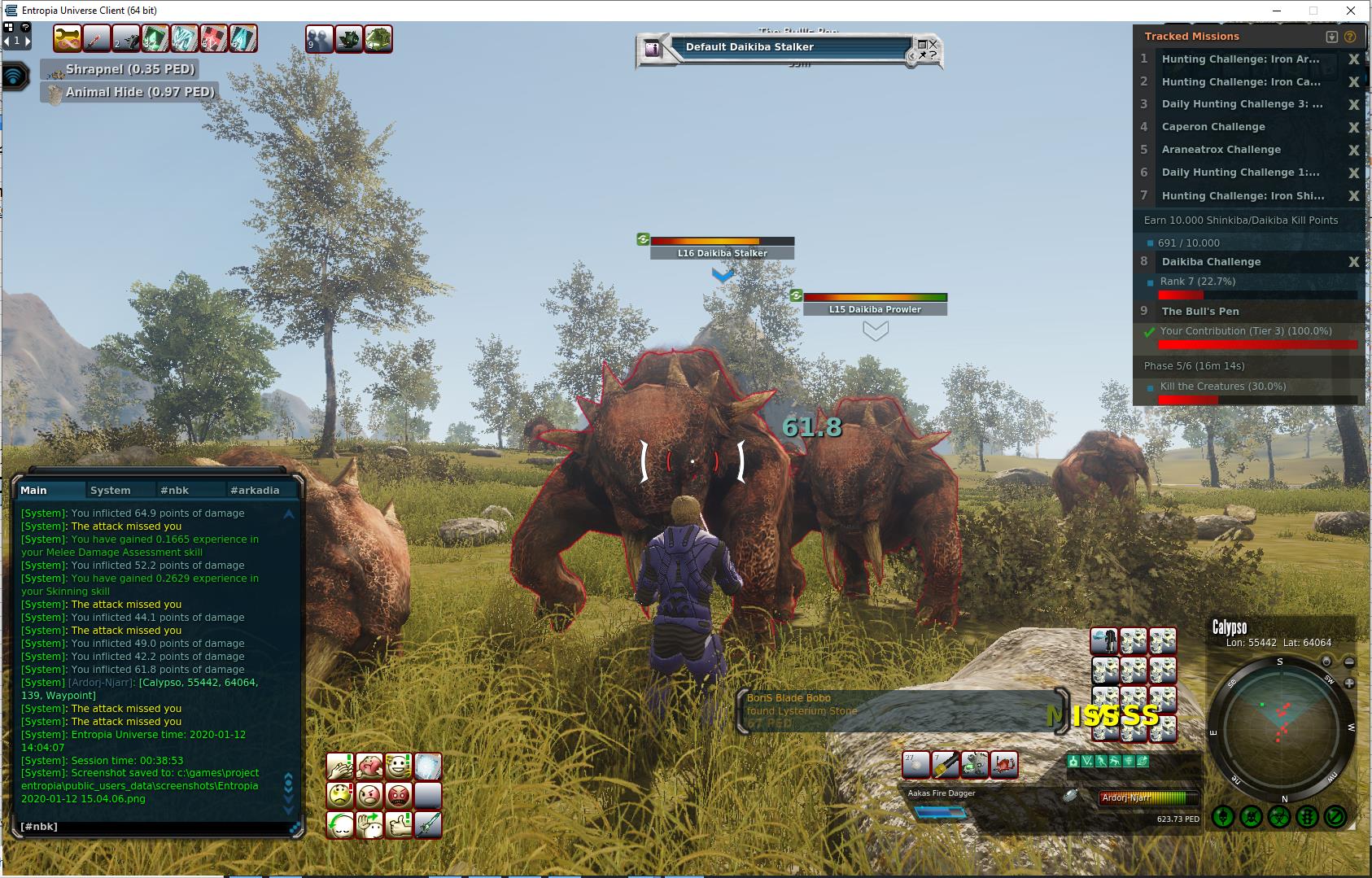Close the Entropia Universe client window
Image resolution: width=1372 pixels, height=878 pixels.
point(1352,11)
